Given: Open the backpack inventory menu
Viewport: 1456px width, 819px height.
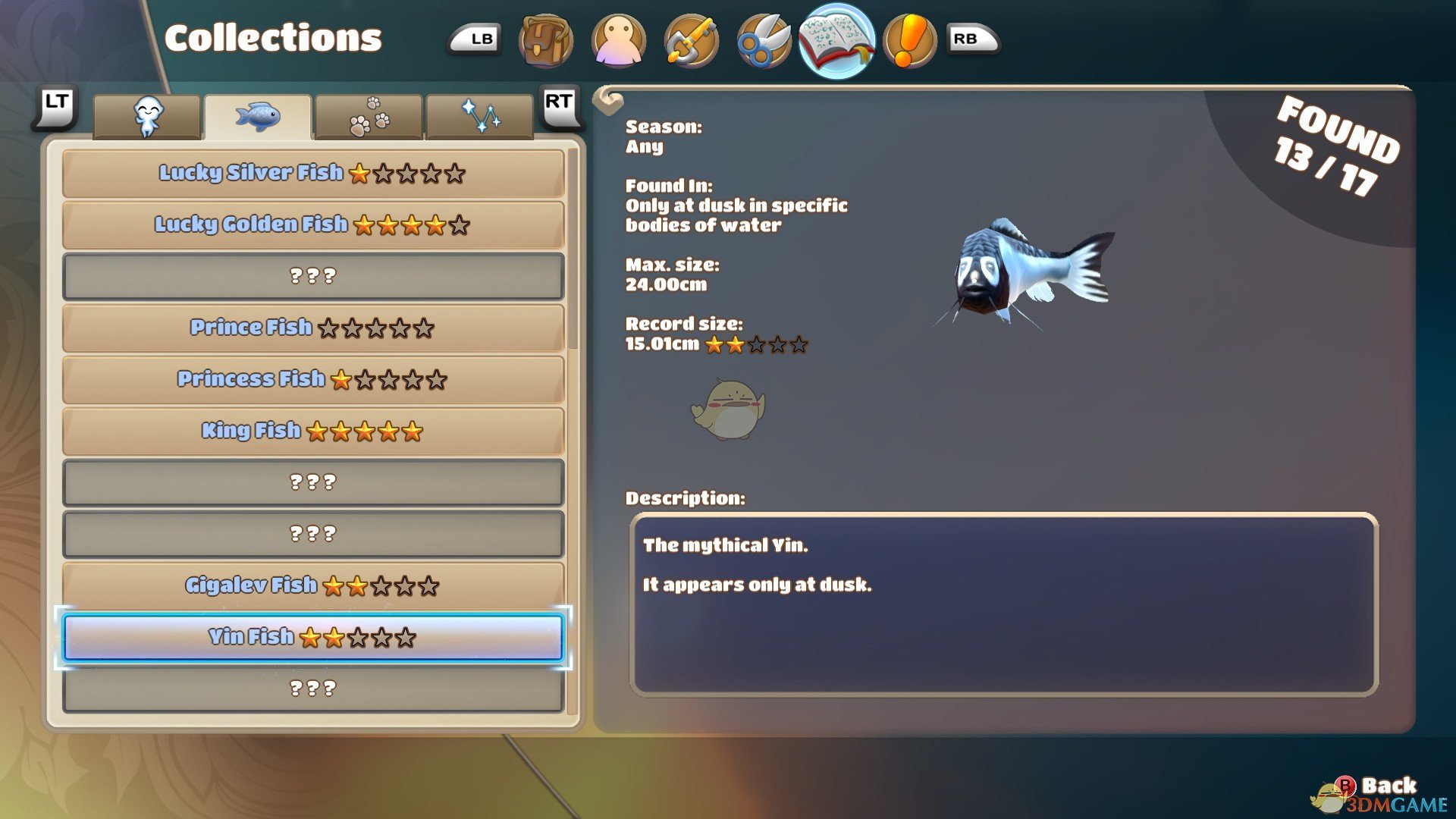Looking at the screenshot, I should coord(545,40).
